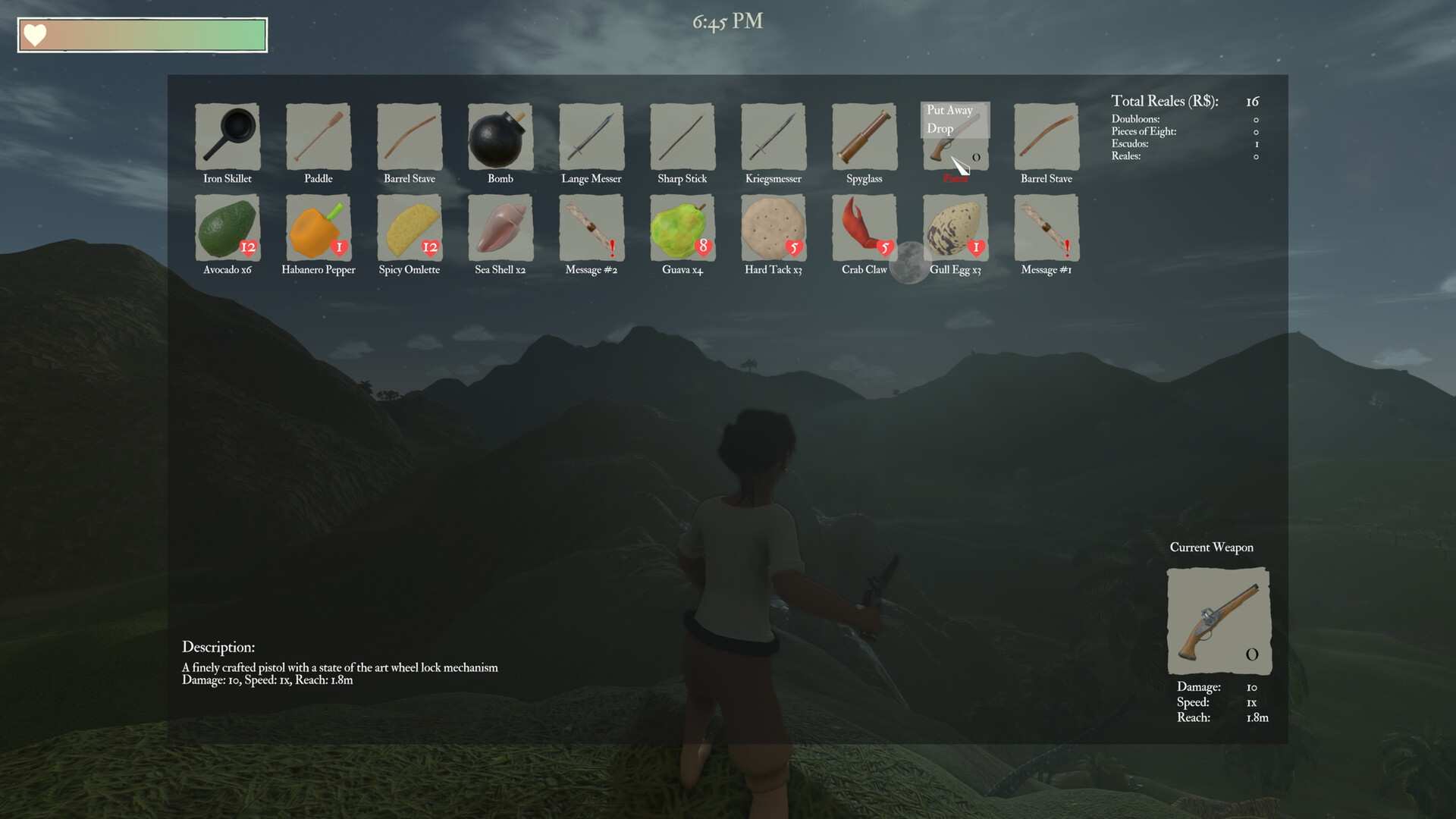Select the Avocado x6 stack
The width and height of the screenshot is (1456, 819).
pyautogui.click(x=227, y=227)
